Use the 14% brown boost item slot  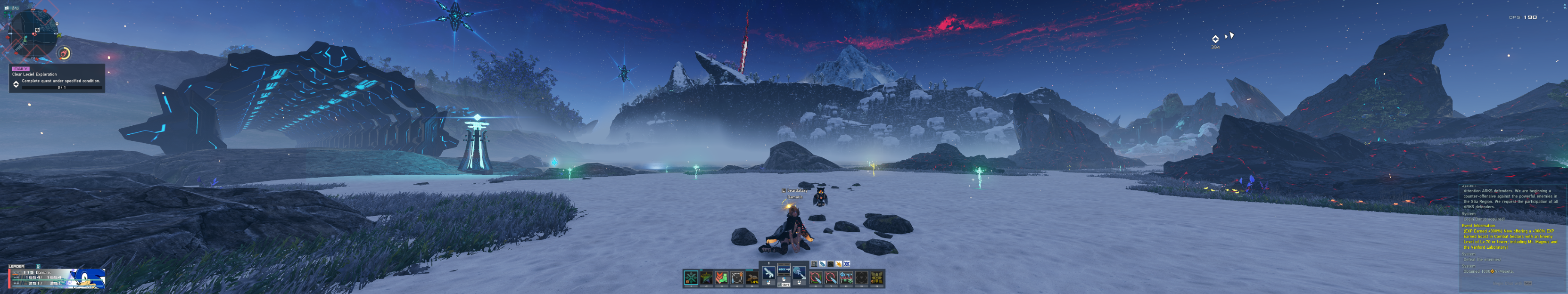pyautogui.click(x=752, y=278)
